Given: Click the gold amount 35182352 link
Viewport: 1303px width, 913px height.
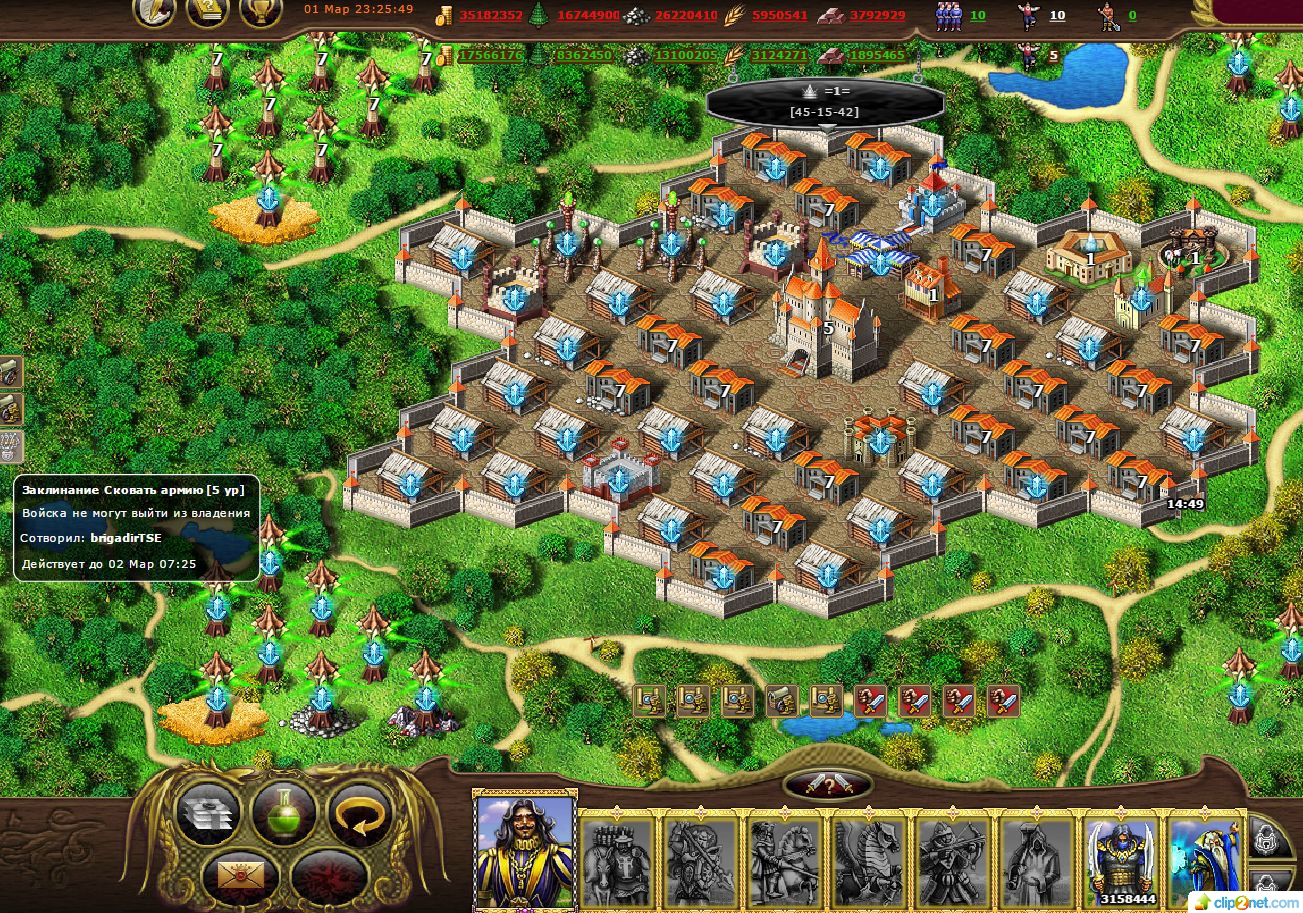Looking at the screenshot, I should (491, 16).
